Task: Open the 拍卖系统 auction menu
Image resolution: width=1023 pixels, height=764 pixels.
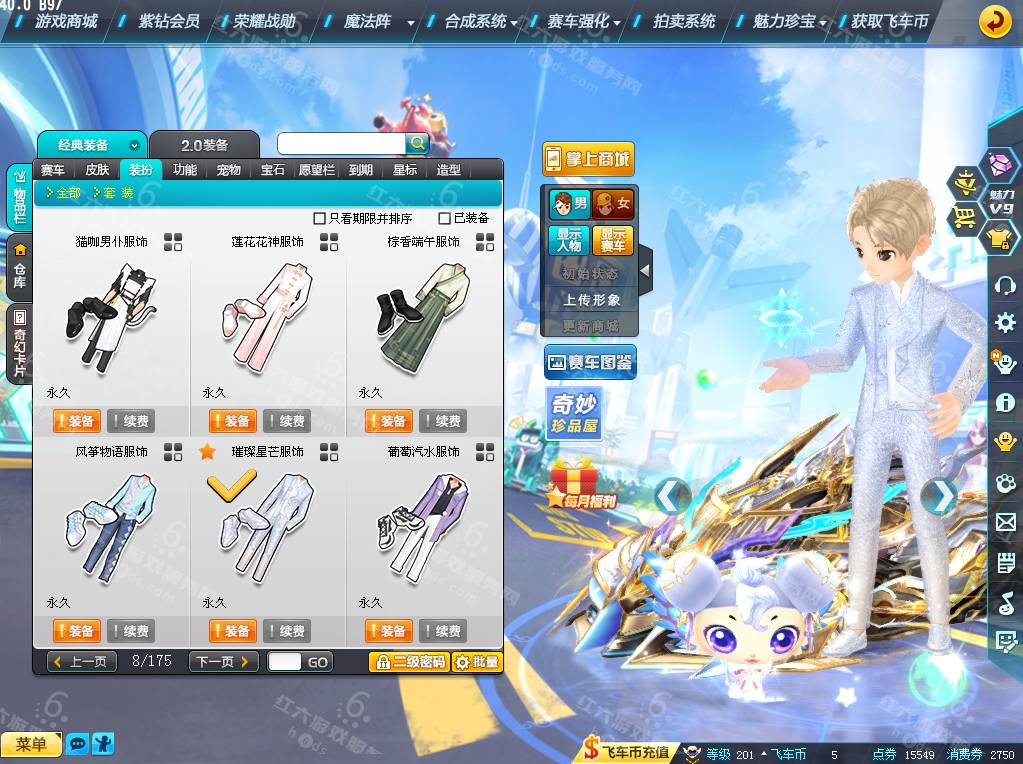Action: click(x=684, y=20)
